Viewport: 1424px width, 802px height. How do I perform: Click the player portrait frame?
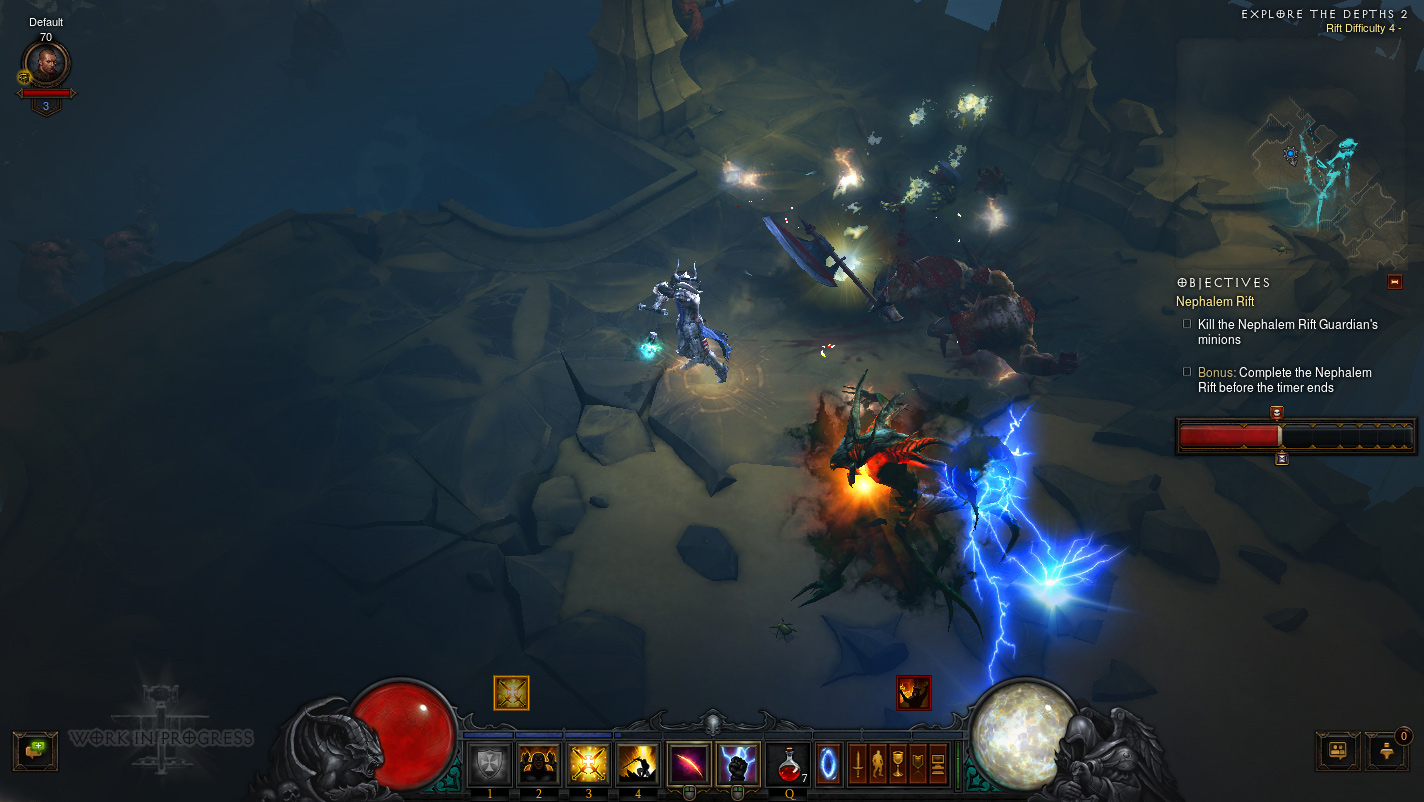click(x=46, y=65)
